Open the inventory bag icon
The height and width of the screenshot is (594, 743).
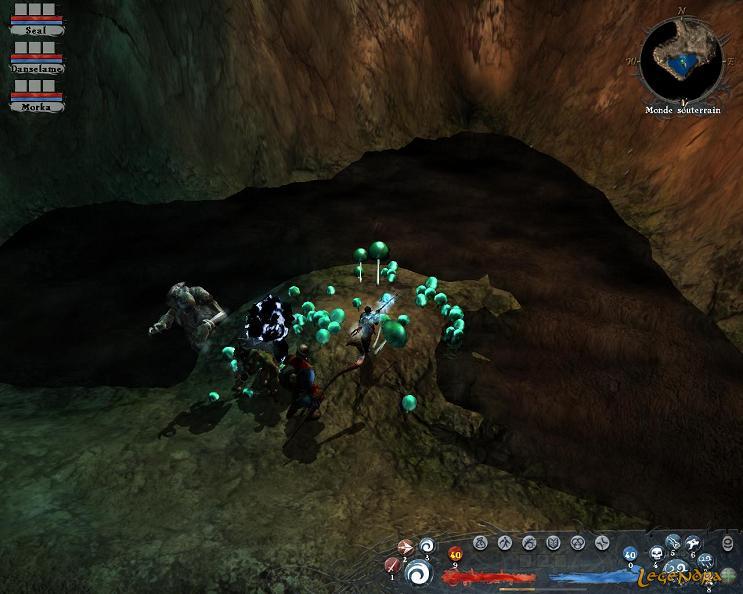point(480,543)
